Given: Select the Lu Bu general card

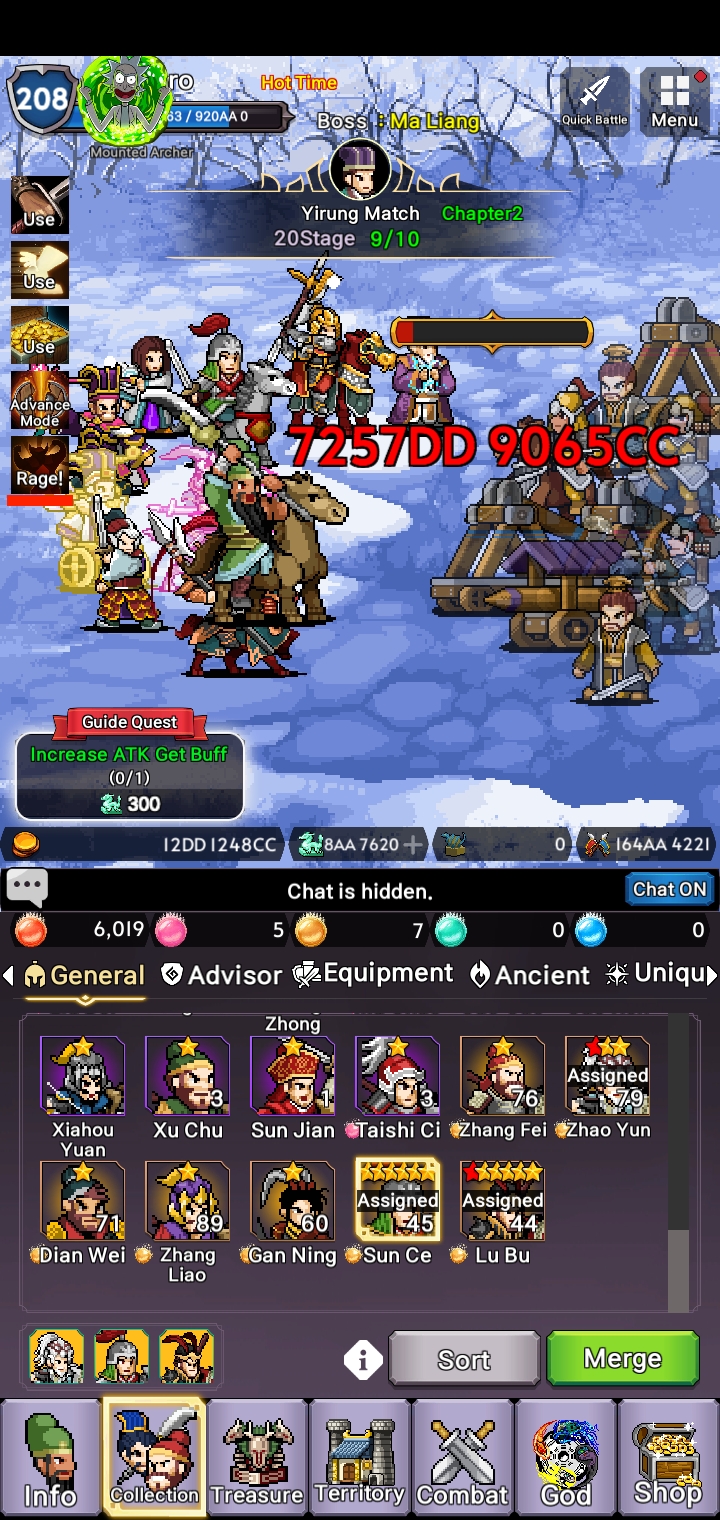Looking at the screenshot, I should pyautogui.click(x=502, y=1201).
